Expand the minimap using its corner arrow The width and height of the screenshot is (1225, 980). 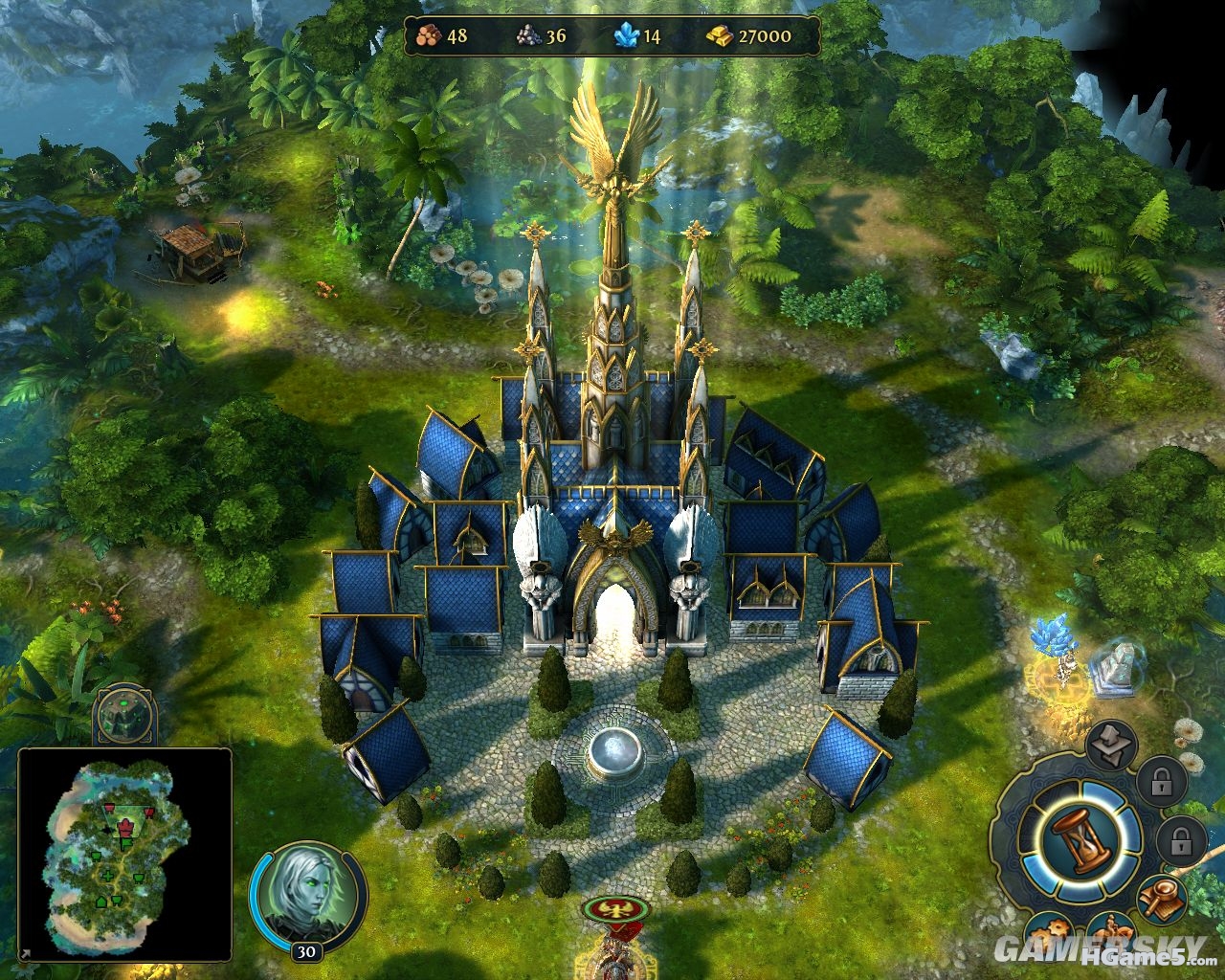[x=27, y=953]
